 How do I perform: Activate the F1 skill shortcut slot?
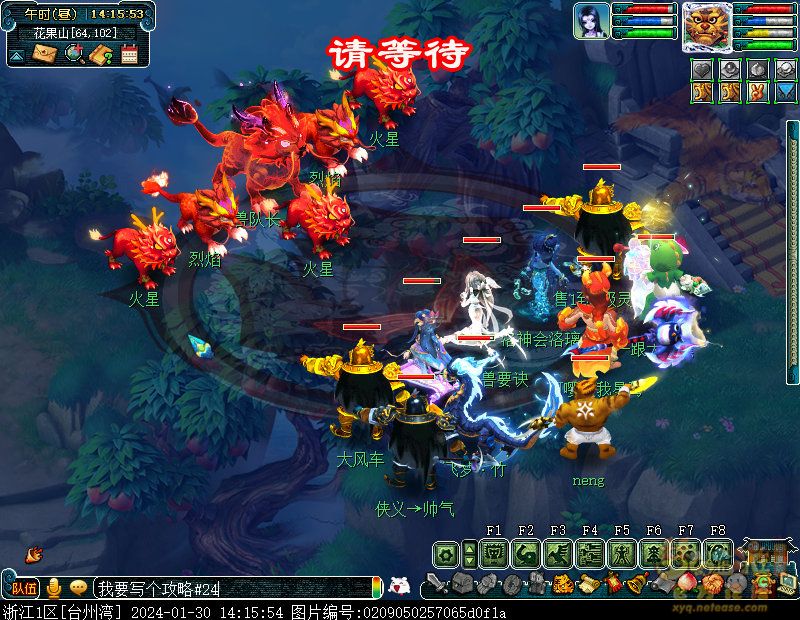(494, 553)
